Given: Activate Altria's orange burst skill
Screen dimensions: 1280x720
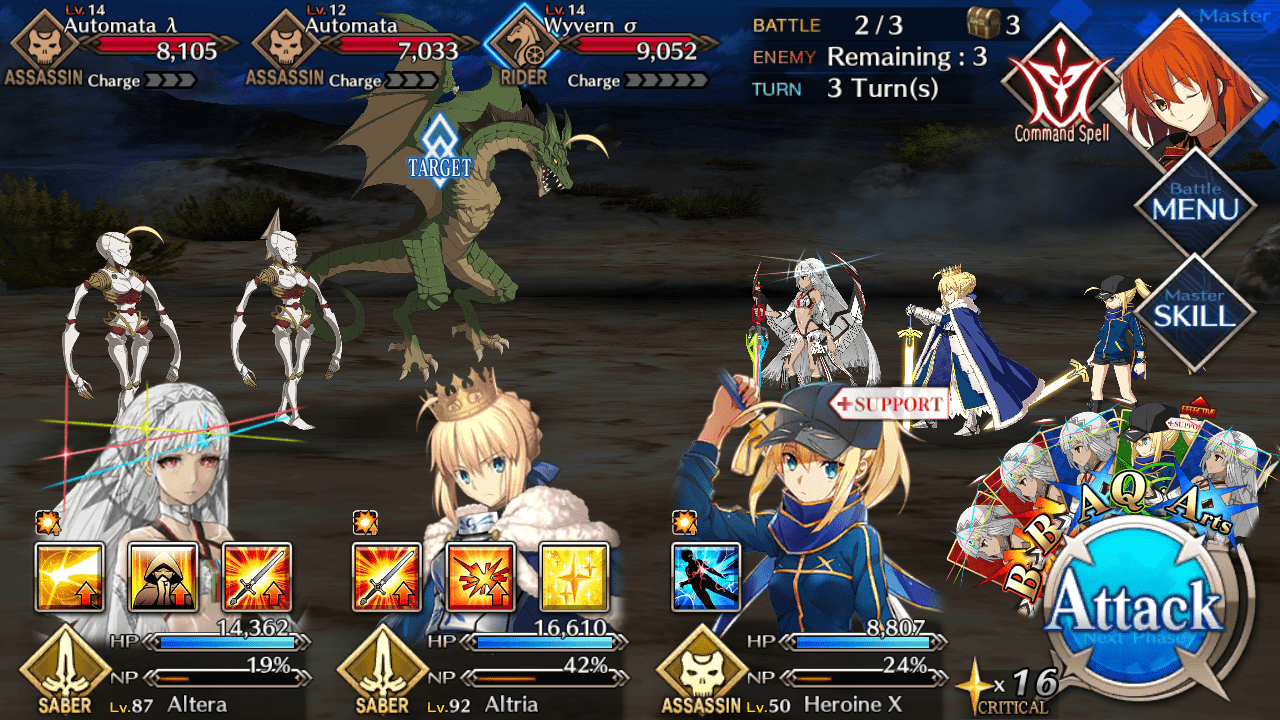Looking at the screenshot, I should (481, 577).
